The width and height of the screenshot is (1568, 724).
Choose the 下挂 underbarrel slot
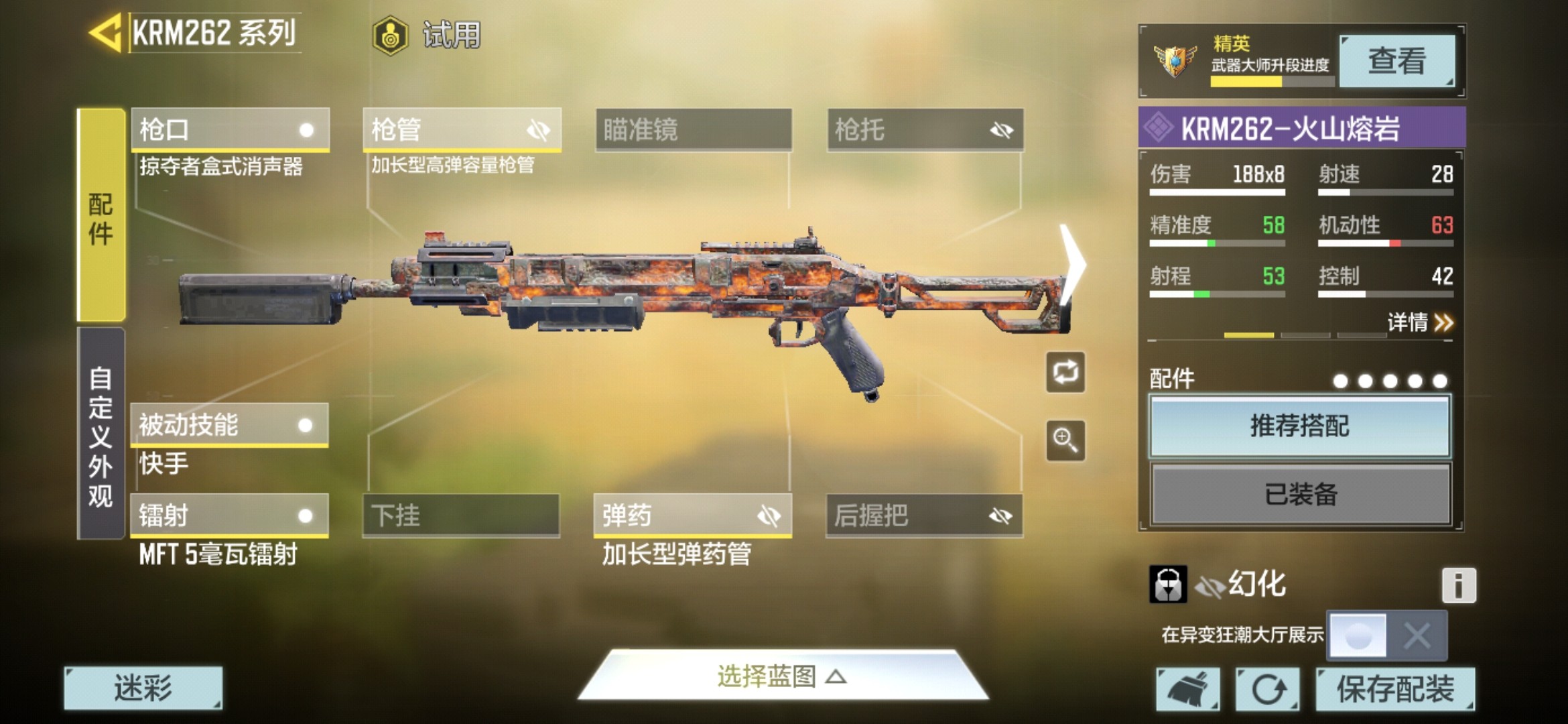tap(461, 516)
